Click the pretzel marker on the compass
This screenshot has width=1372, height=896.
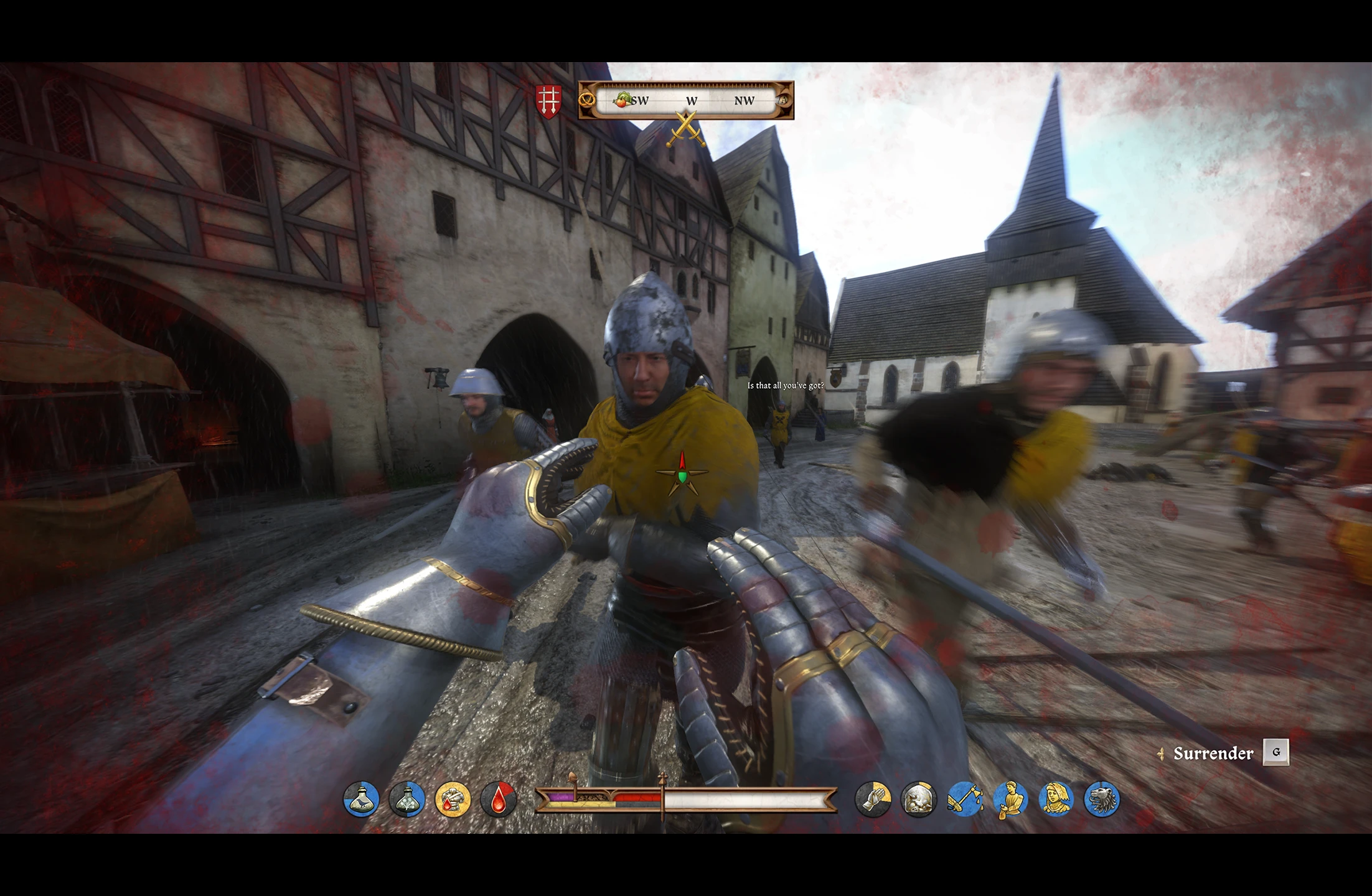586,100
